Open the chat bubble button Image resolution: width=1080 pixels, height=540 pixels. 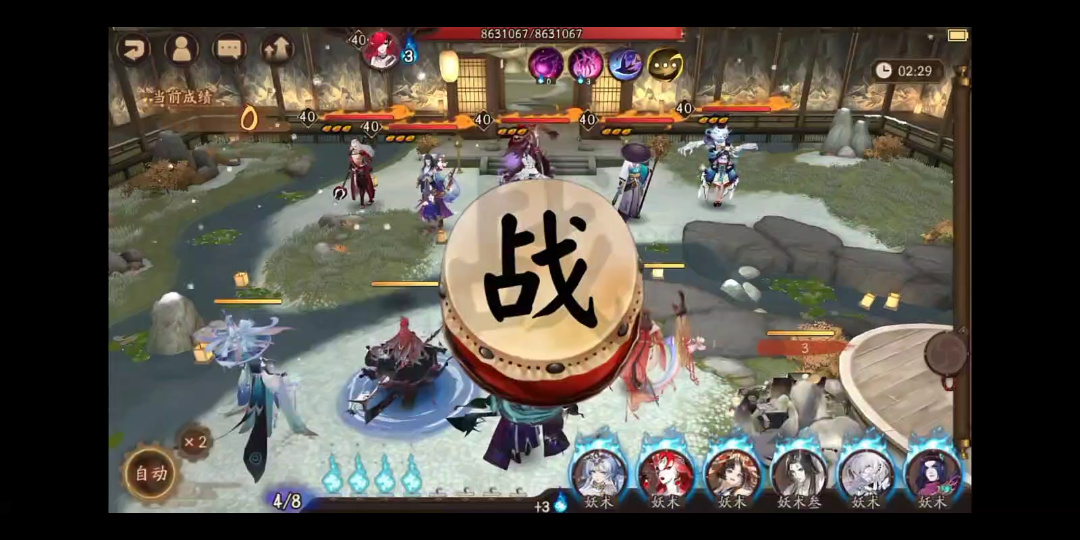tap(229, 49)
